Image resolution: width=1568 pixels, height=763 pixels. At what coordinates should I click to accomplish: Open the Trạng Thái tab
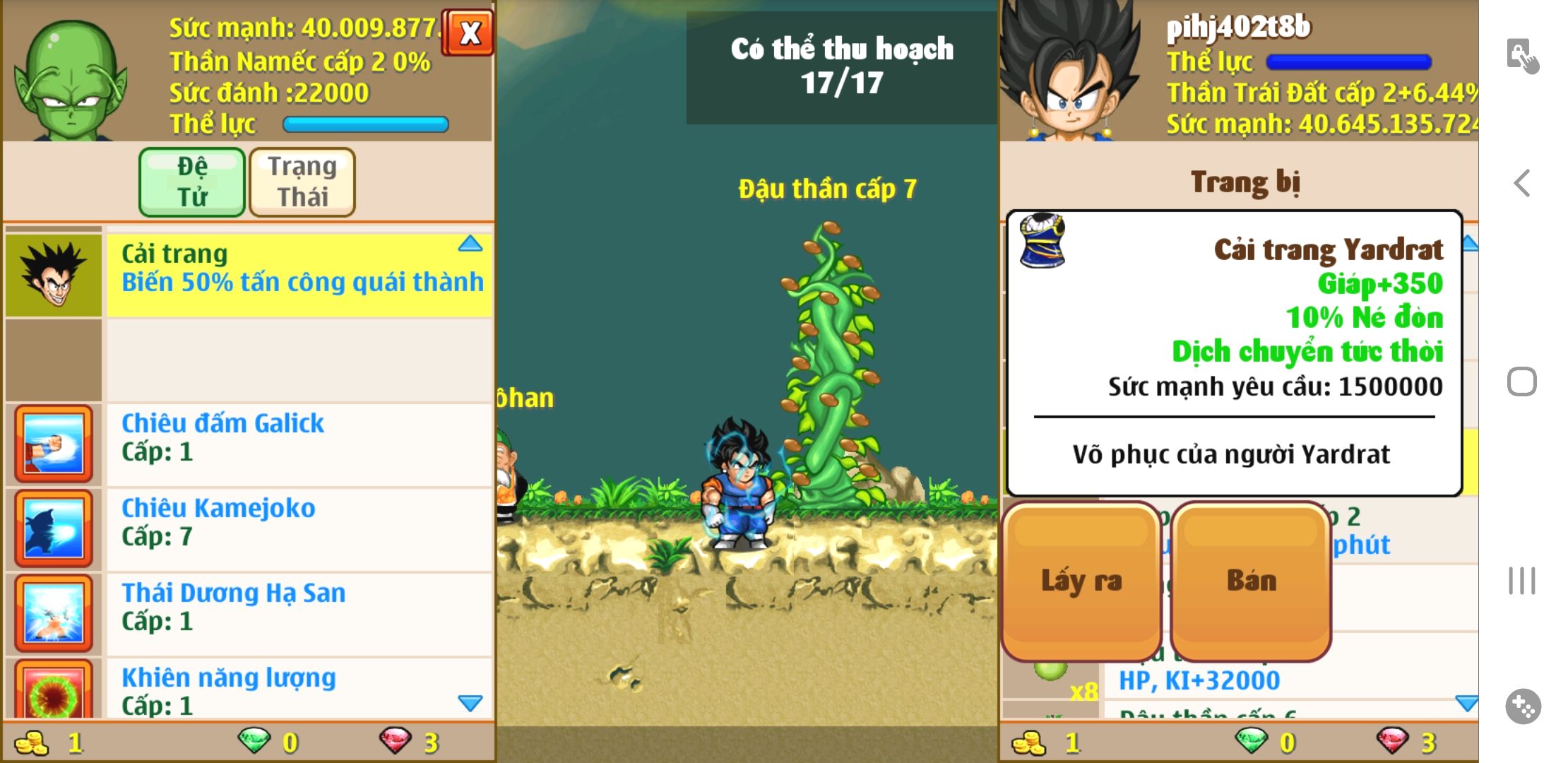tap(302, 182)
